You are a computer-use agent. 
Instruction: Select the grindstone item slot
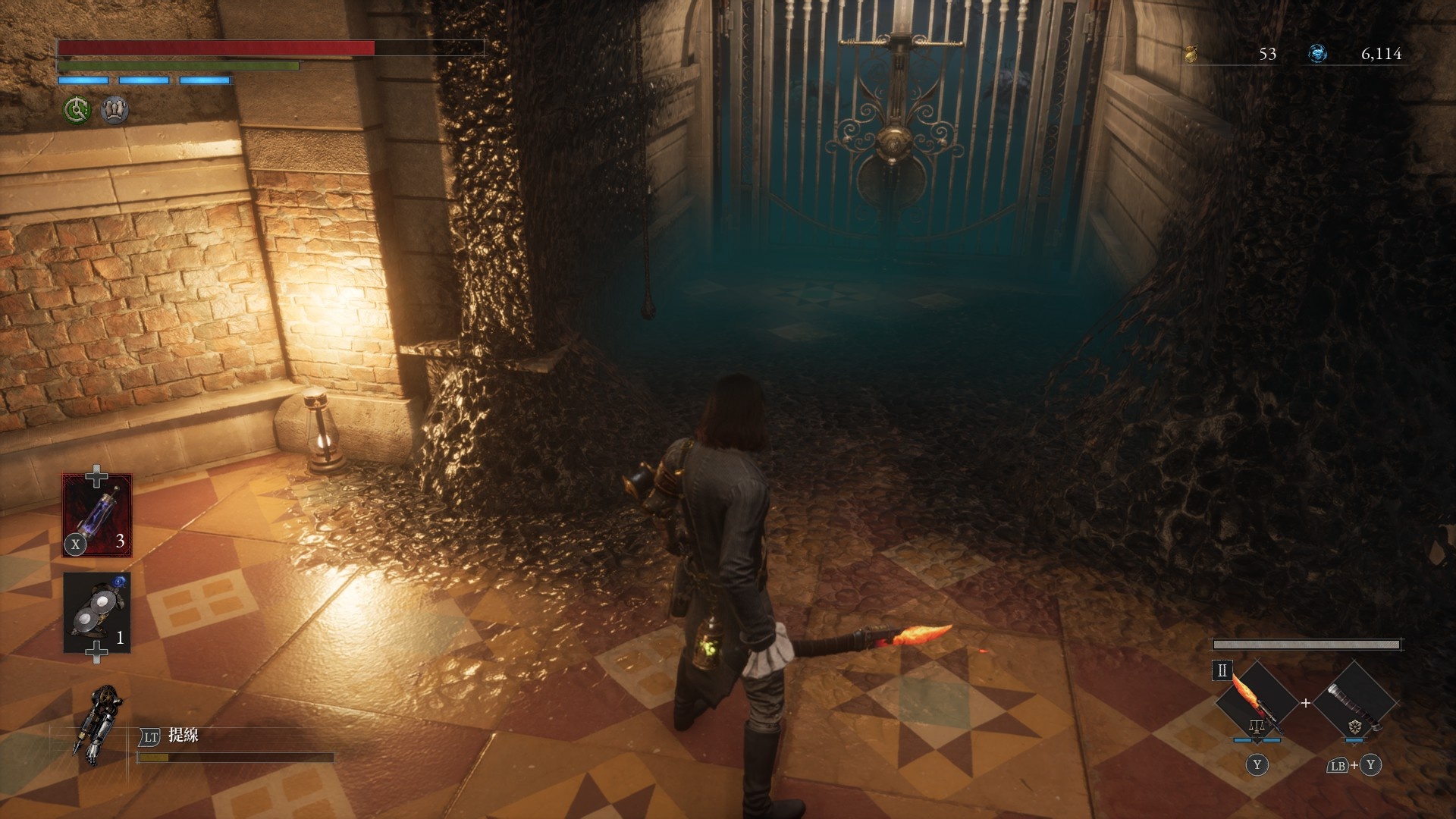pos(97,613)
